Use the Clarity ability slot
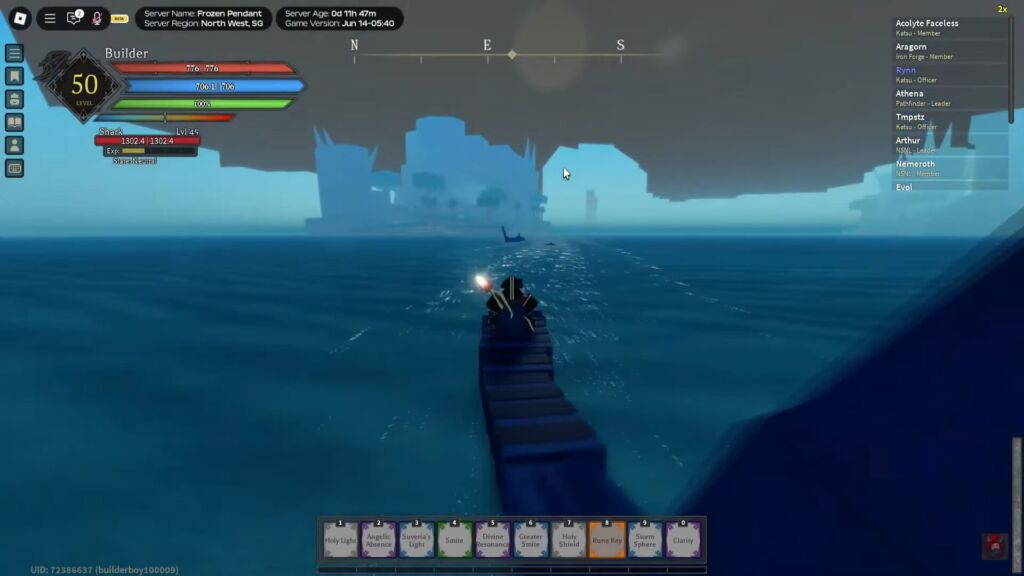 coord(682,540)
